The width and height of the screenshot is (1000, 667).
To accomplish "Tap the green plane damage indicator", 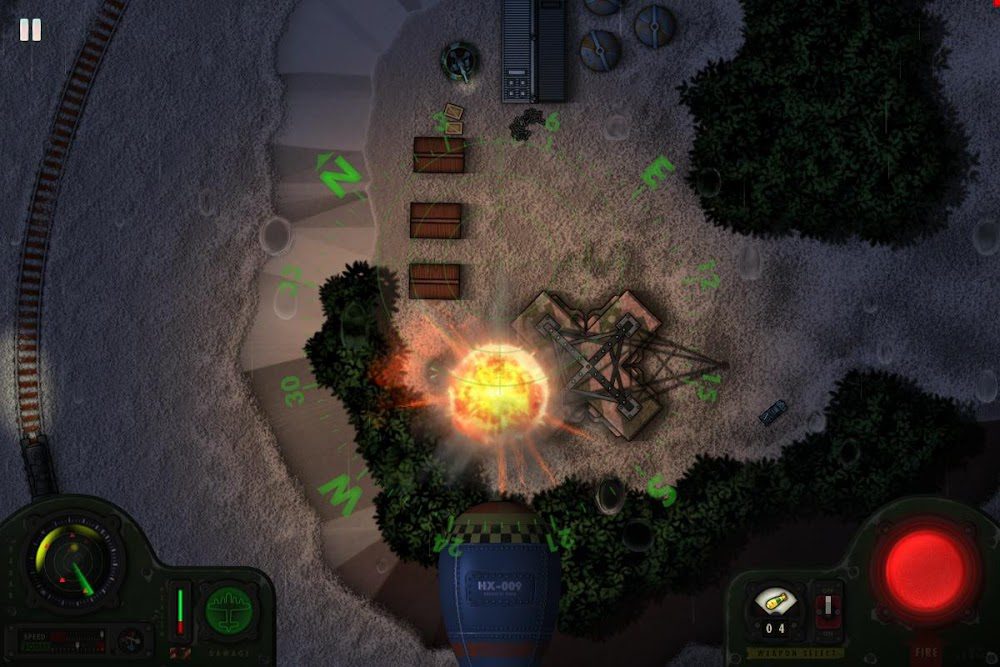I will [229, 609].
